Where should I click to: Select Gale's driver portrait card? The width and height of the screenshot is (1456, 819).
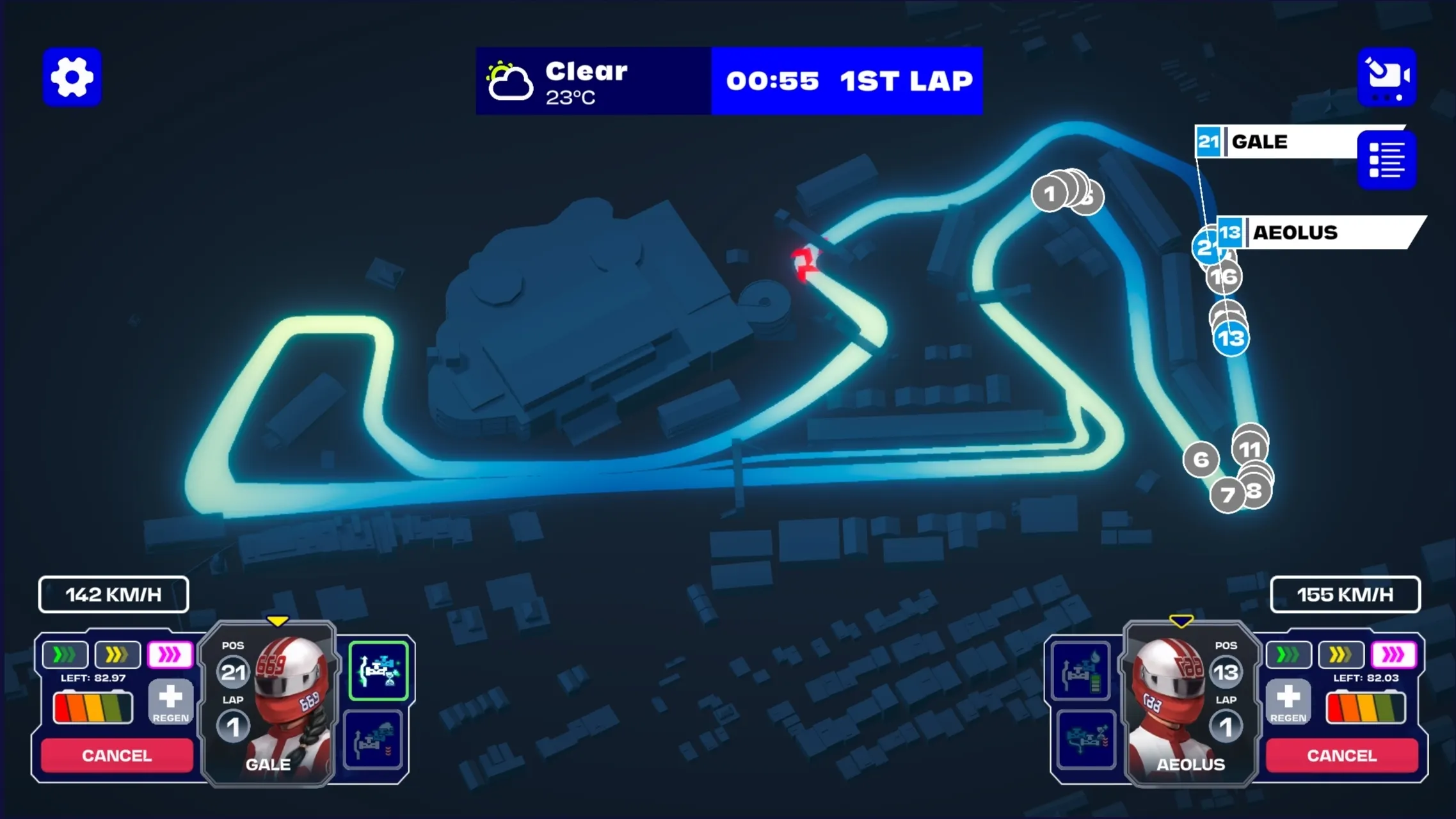269,704
